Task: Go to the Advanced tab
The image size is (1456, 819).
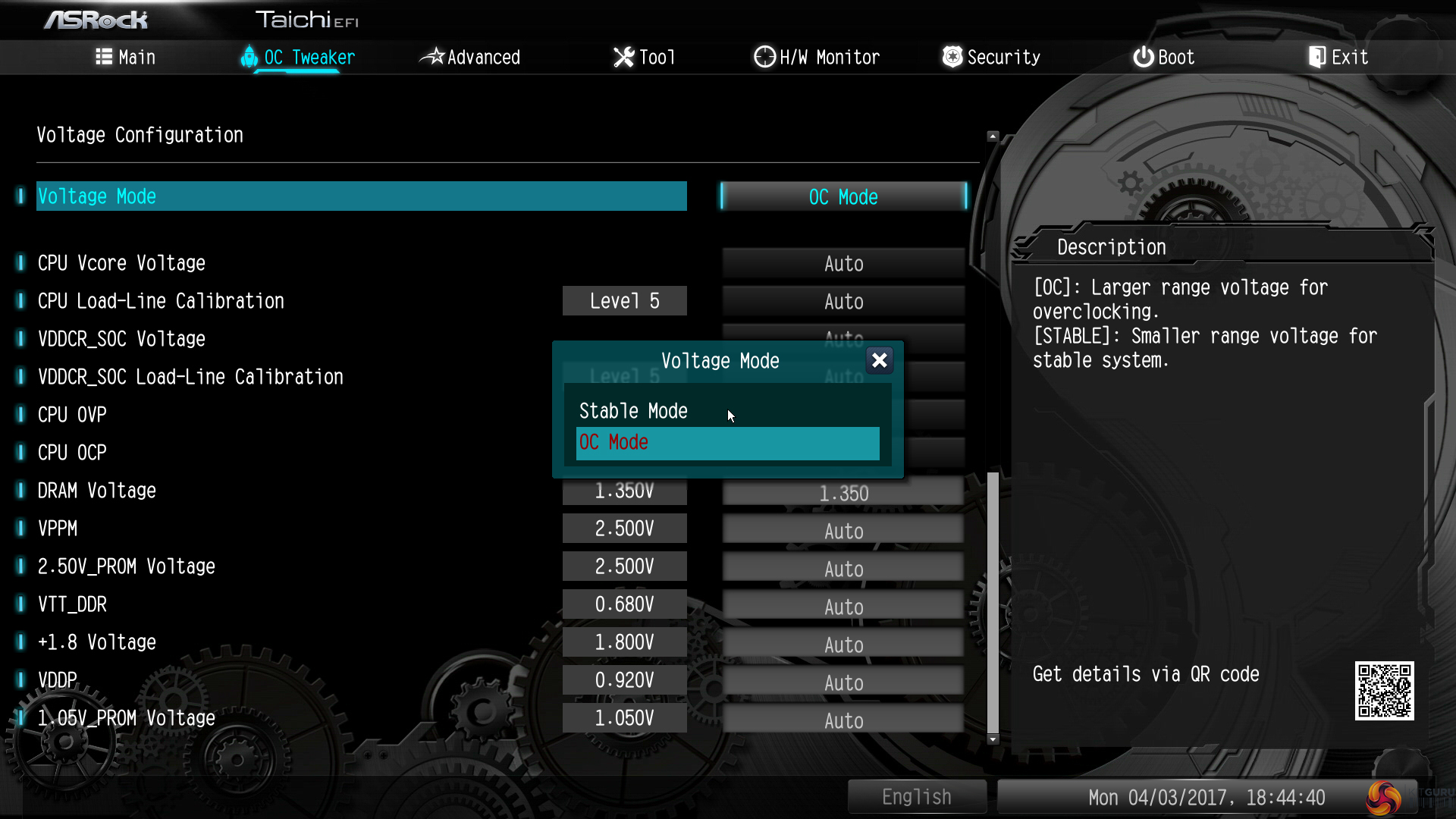Action: coord(470,58)
